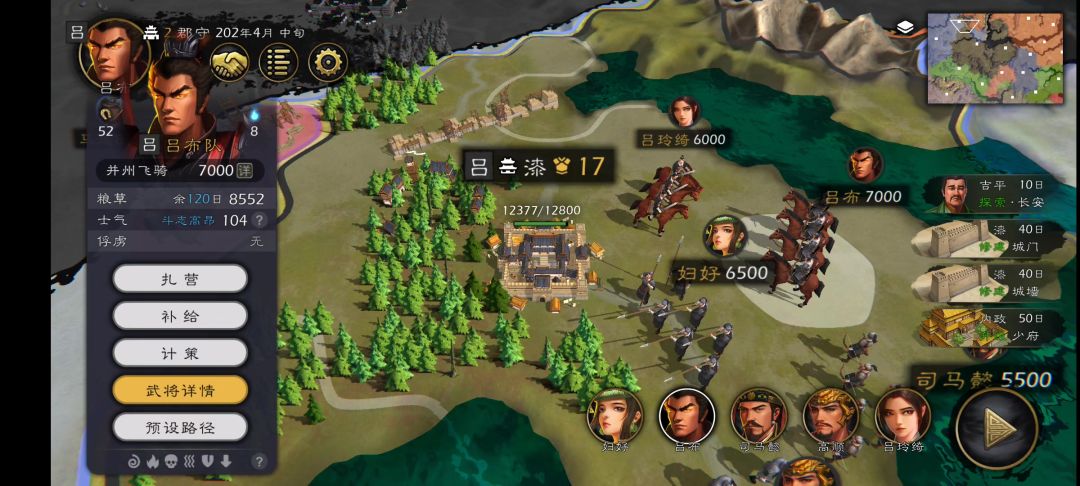Select the 妇好 portrait in the general bar
Viewport: 1080px width, 486px height.
pyautogui.click(x=614, y=415)
